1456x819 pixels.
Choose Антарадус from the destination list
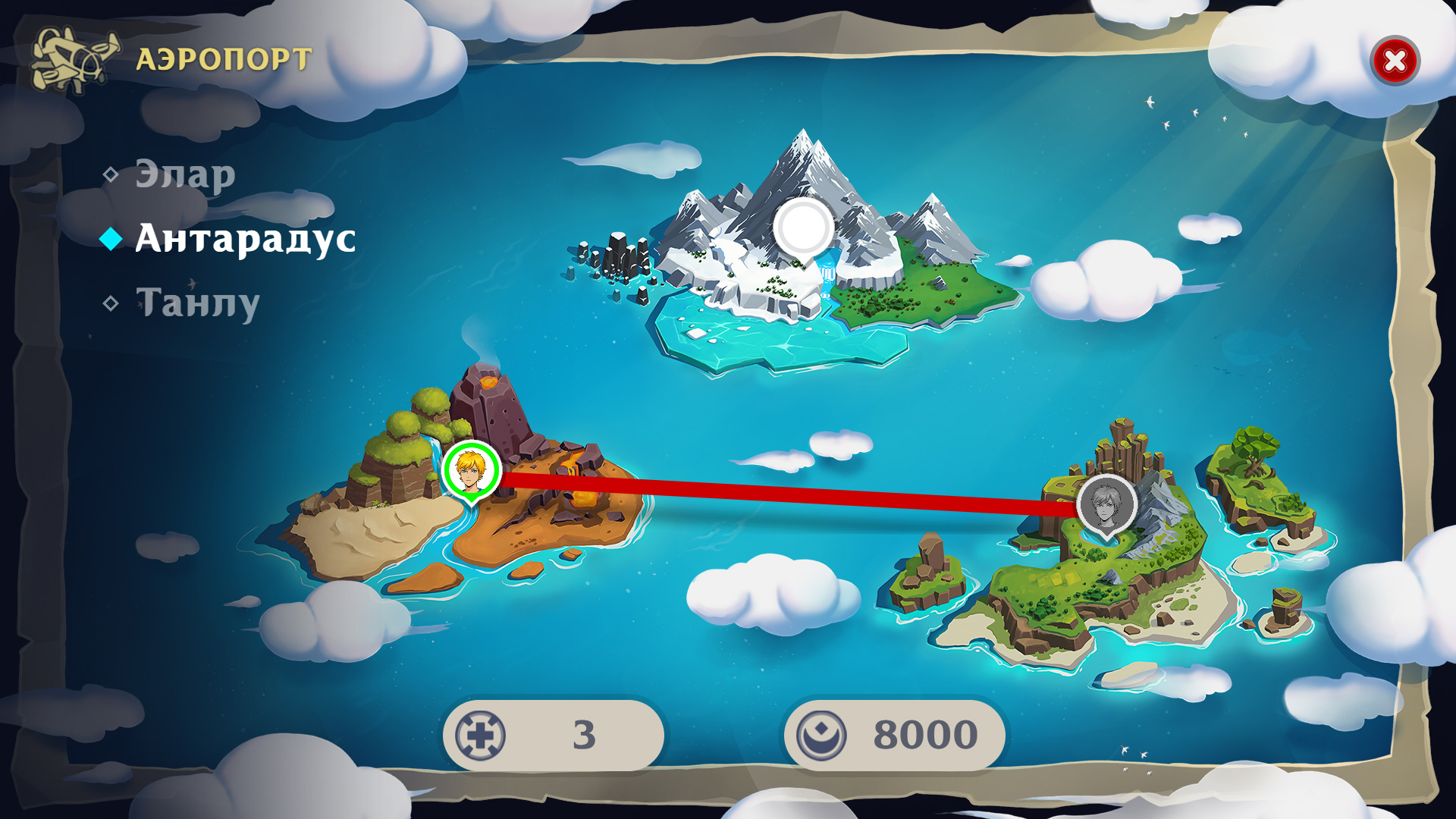point(244,239)
